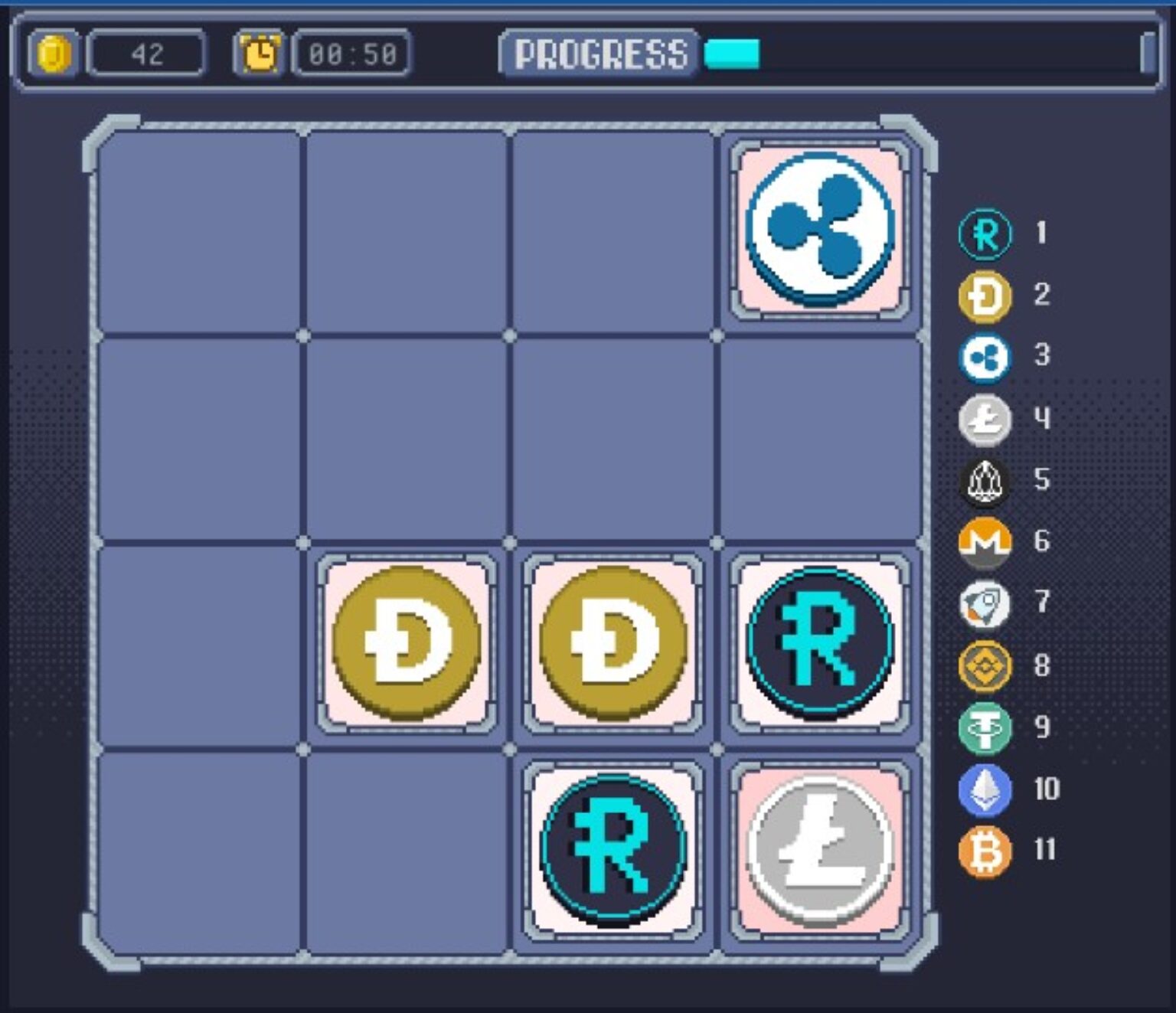The width and height of the screenshot is (1176, 1013).
Task: Click the PROGRESS bar at the top
Action: click(x=731, y=54)
